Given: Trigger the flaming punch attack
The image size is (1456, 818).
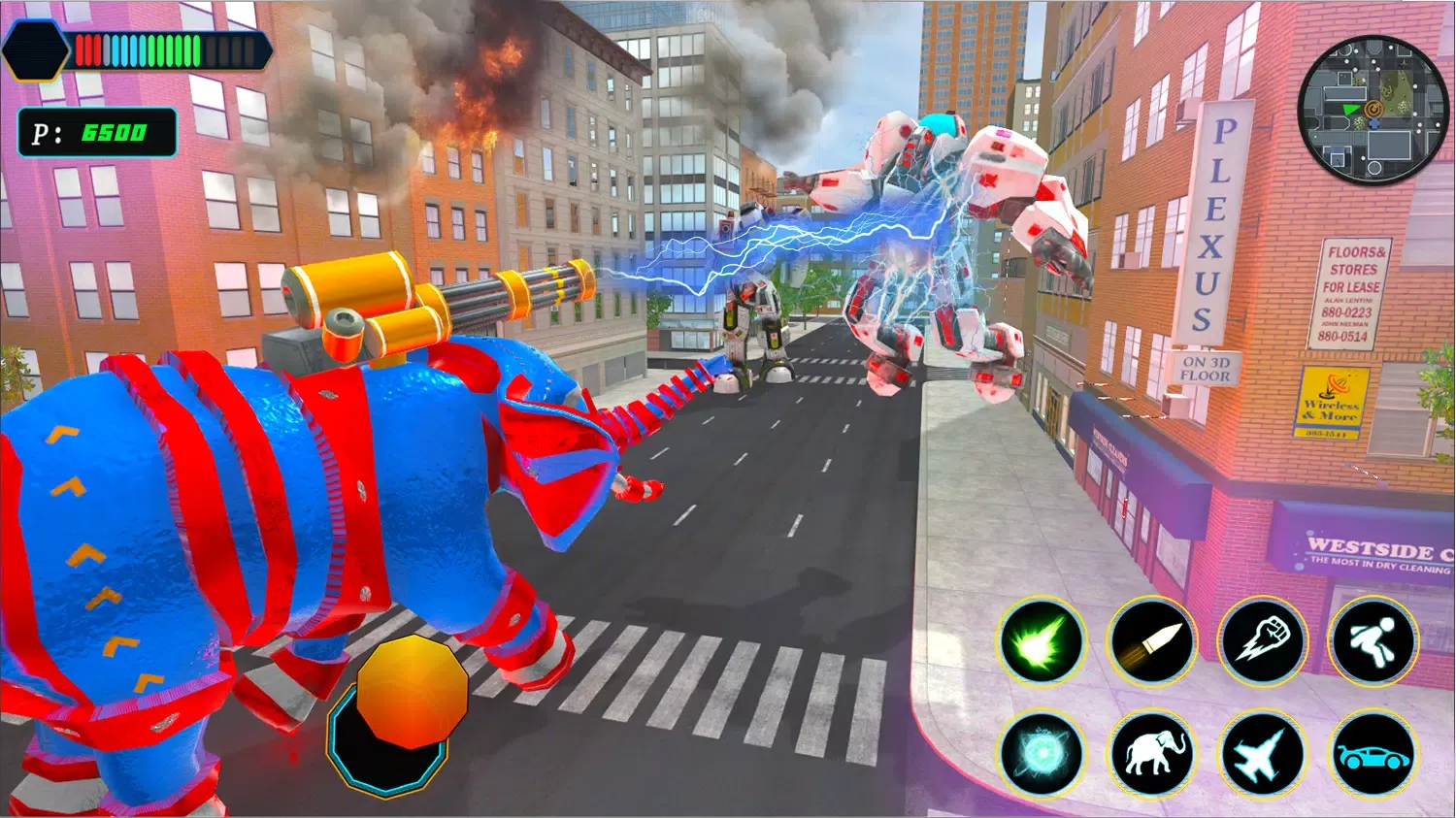Looking at the screenshot, I should (x=1262, y=641).
